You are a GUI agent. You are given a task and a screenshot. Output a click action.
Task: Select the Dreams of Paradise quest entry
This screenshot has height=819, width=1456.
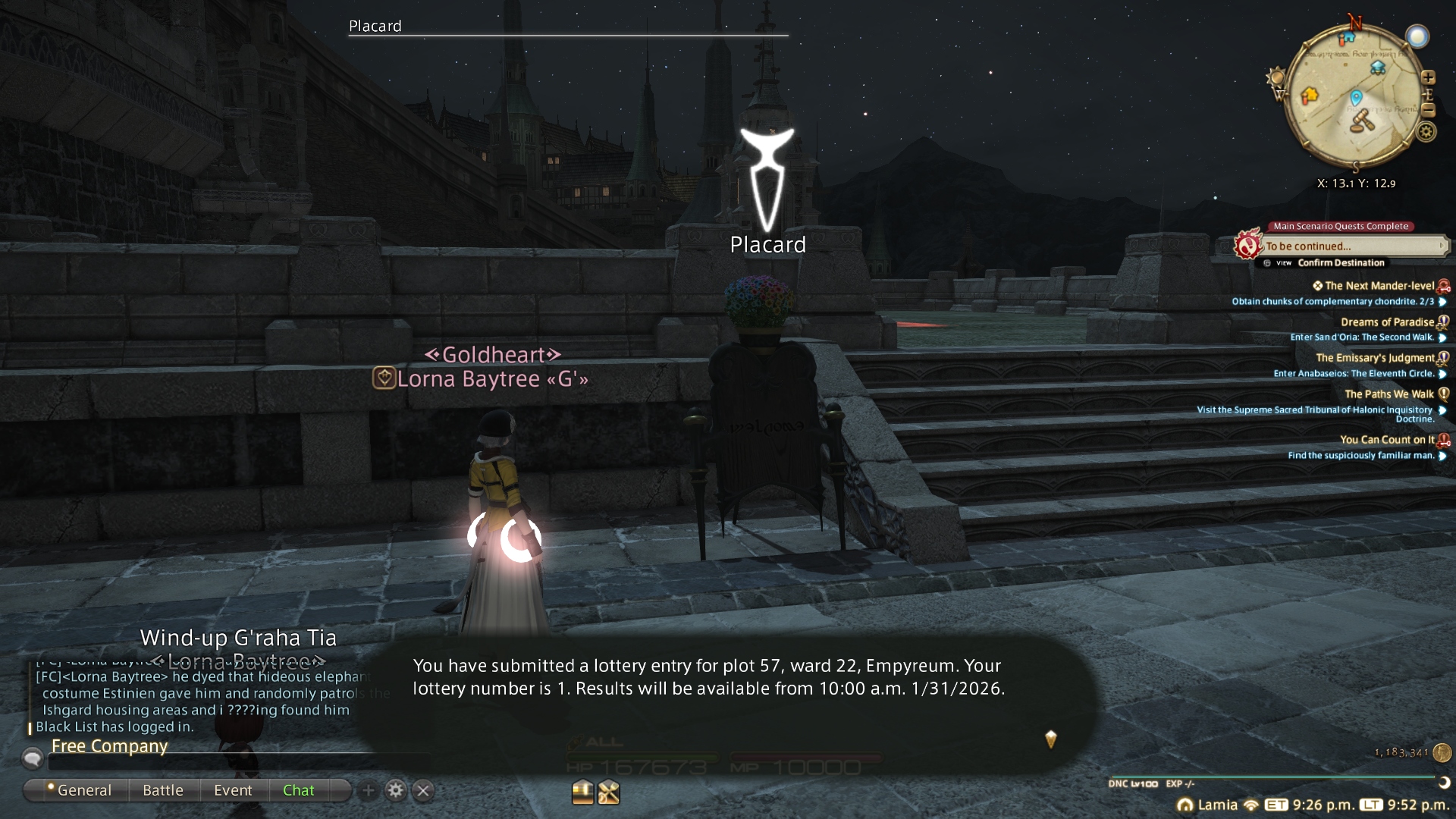[x=1387, y=322]
